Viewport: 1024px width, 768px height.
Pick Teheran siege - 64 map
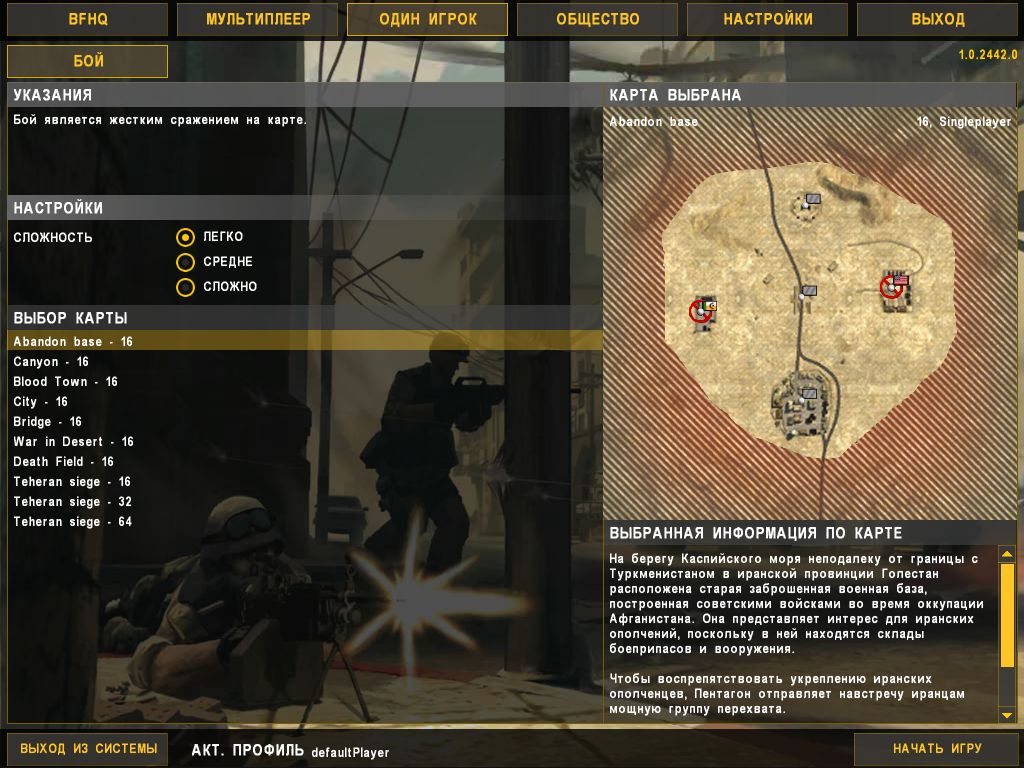(72, 522)
